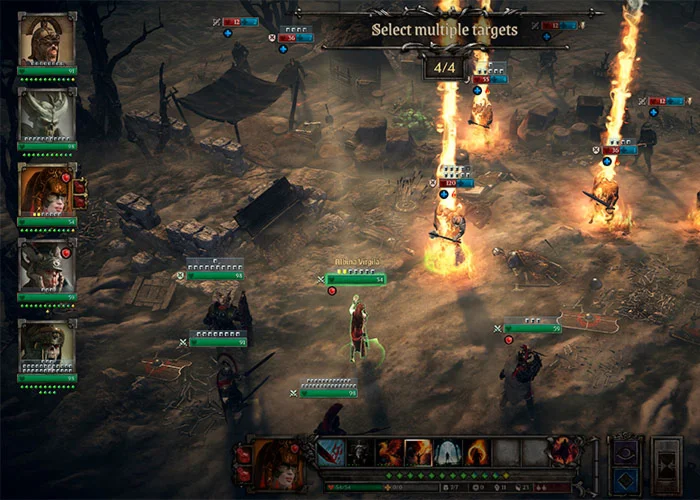Click the blue diamond button
The width and height of the screenshot is (700, 500).
point(626,478)
